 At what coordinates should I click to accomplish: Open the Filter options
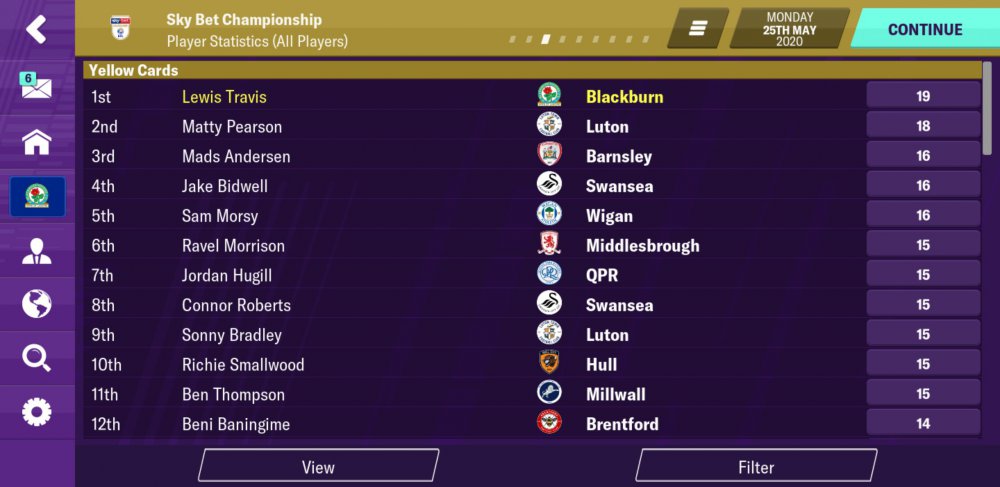click(x=756, y=466)
